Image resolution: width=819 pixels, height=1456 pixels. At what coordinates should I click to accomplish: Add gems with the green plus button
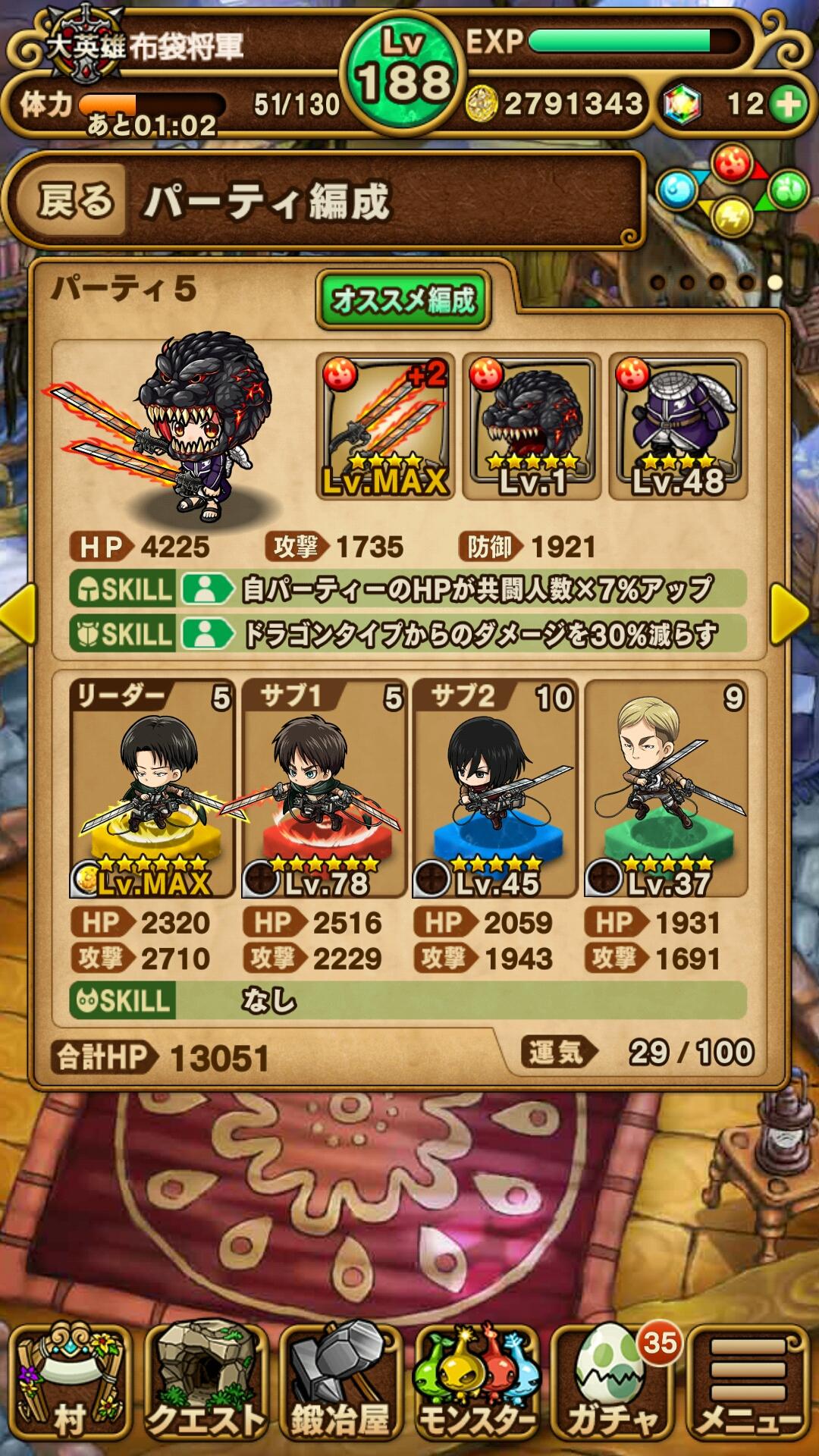click(x=789, y=105)
